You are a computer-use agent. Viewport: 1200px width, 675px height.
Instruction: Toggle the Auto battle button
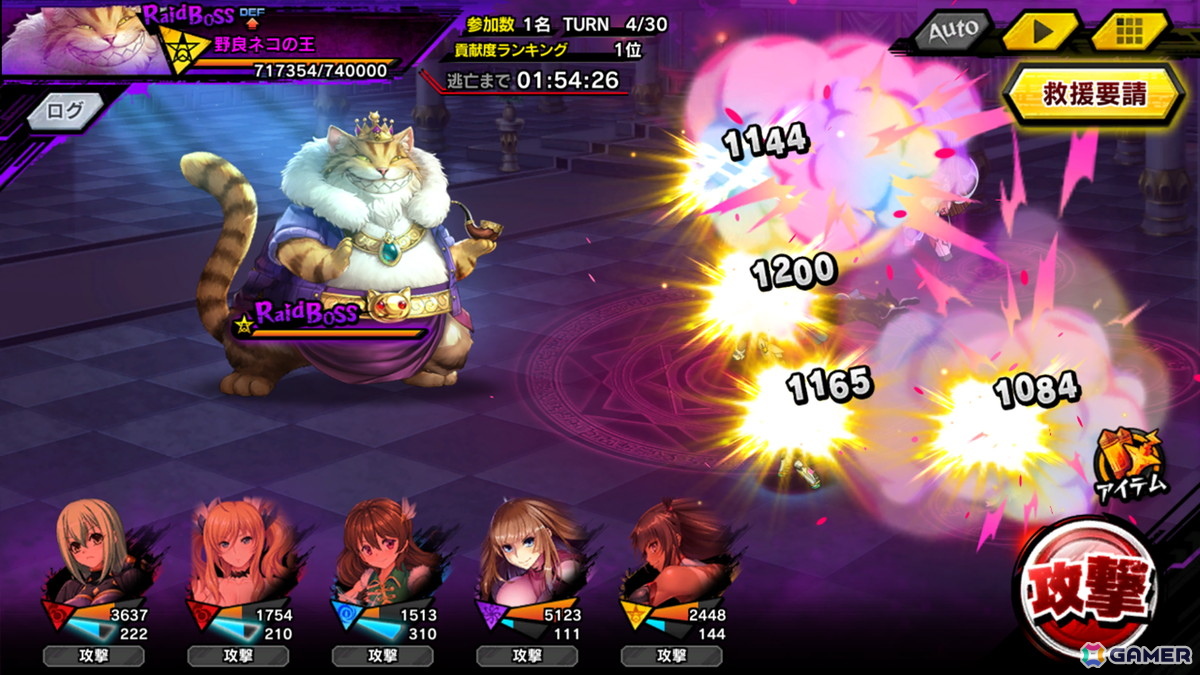pos(951,30)
